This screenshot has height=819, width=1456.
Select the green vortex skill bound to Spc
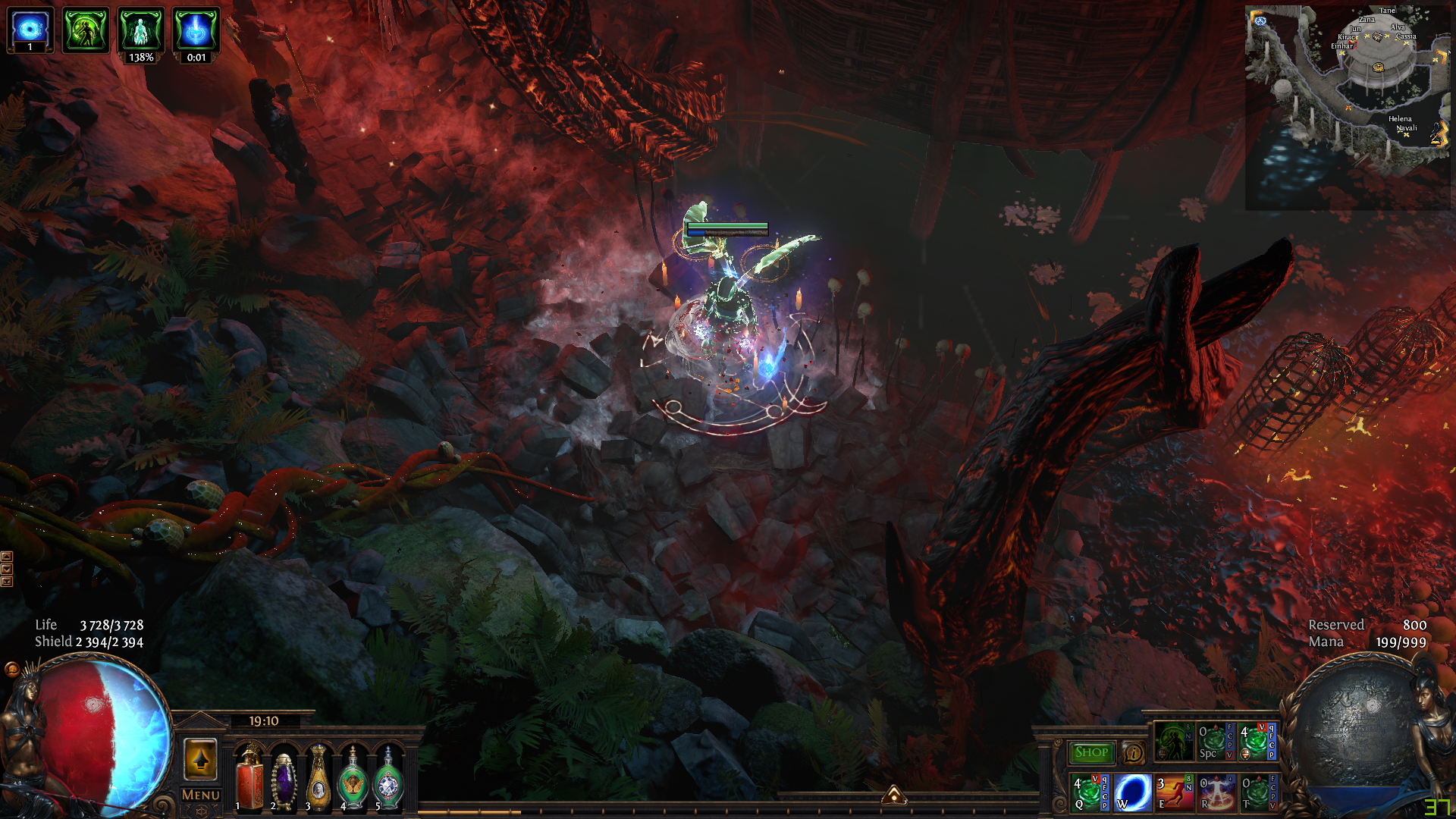(1215, 742)
